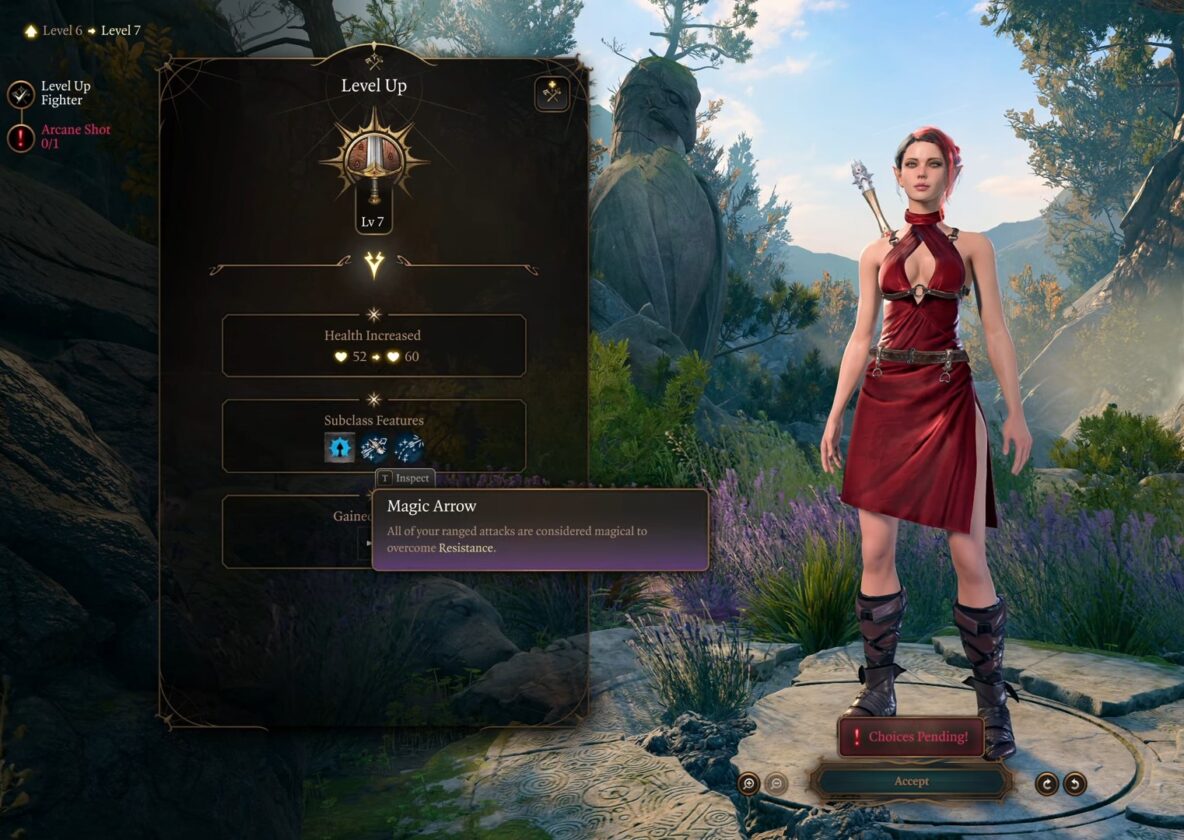This screenshot has width=1184, height=840.
Task: Open the add class (multiclass) button
Action: 551,94
